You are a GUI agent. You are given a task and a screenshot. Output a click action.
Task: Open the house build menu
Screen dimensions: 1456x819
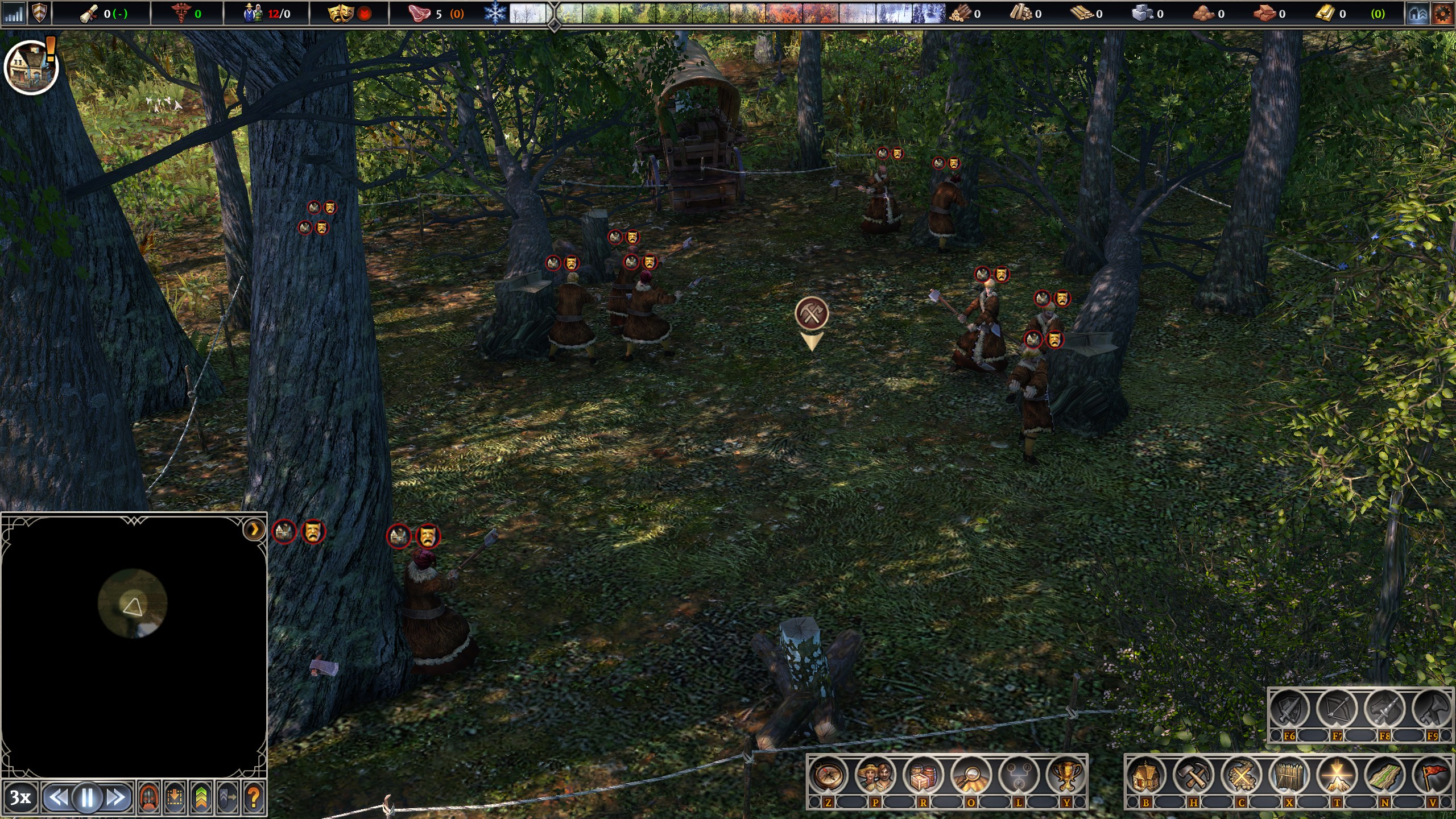point(1146,776)
